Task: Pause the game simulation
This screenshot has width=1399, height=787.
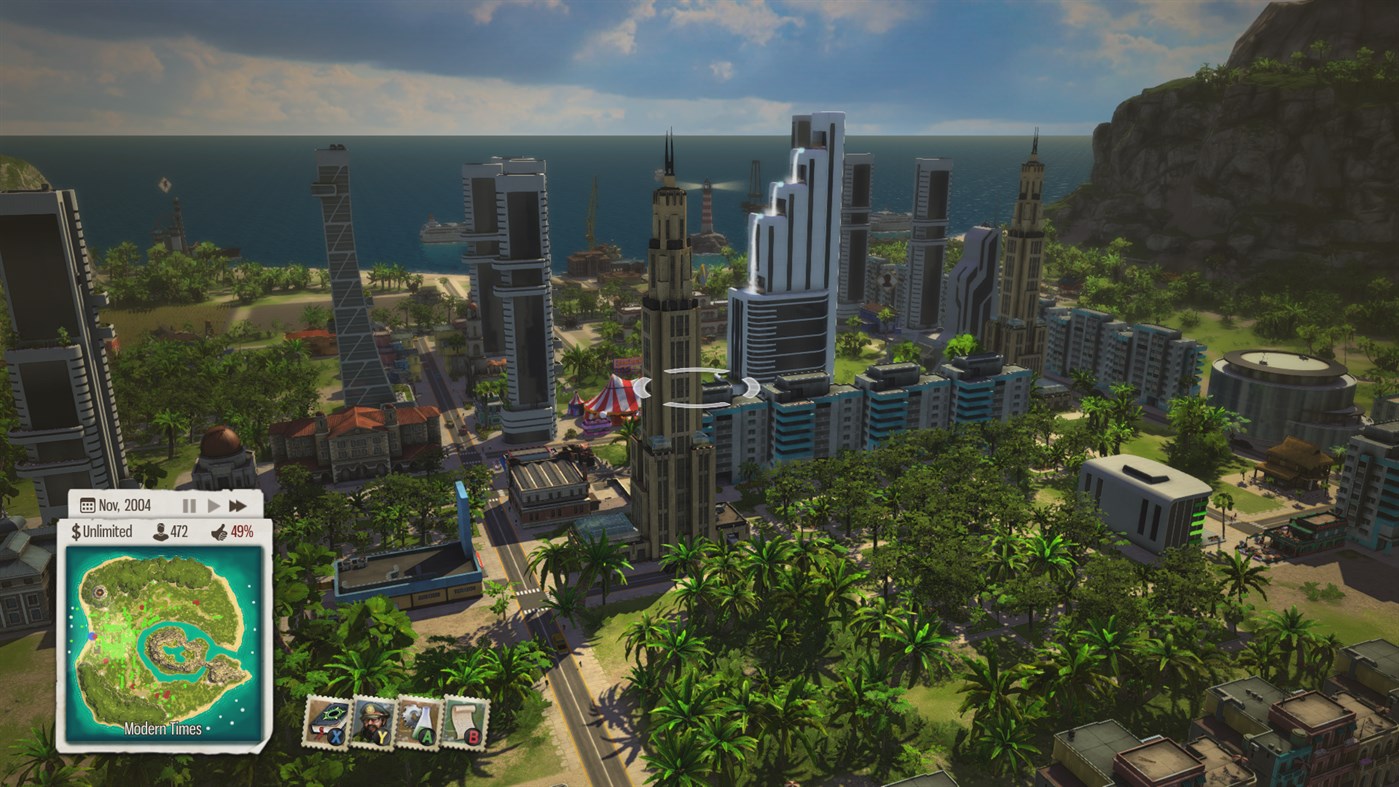Action: click(189, 506)
